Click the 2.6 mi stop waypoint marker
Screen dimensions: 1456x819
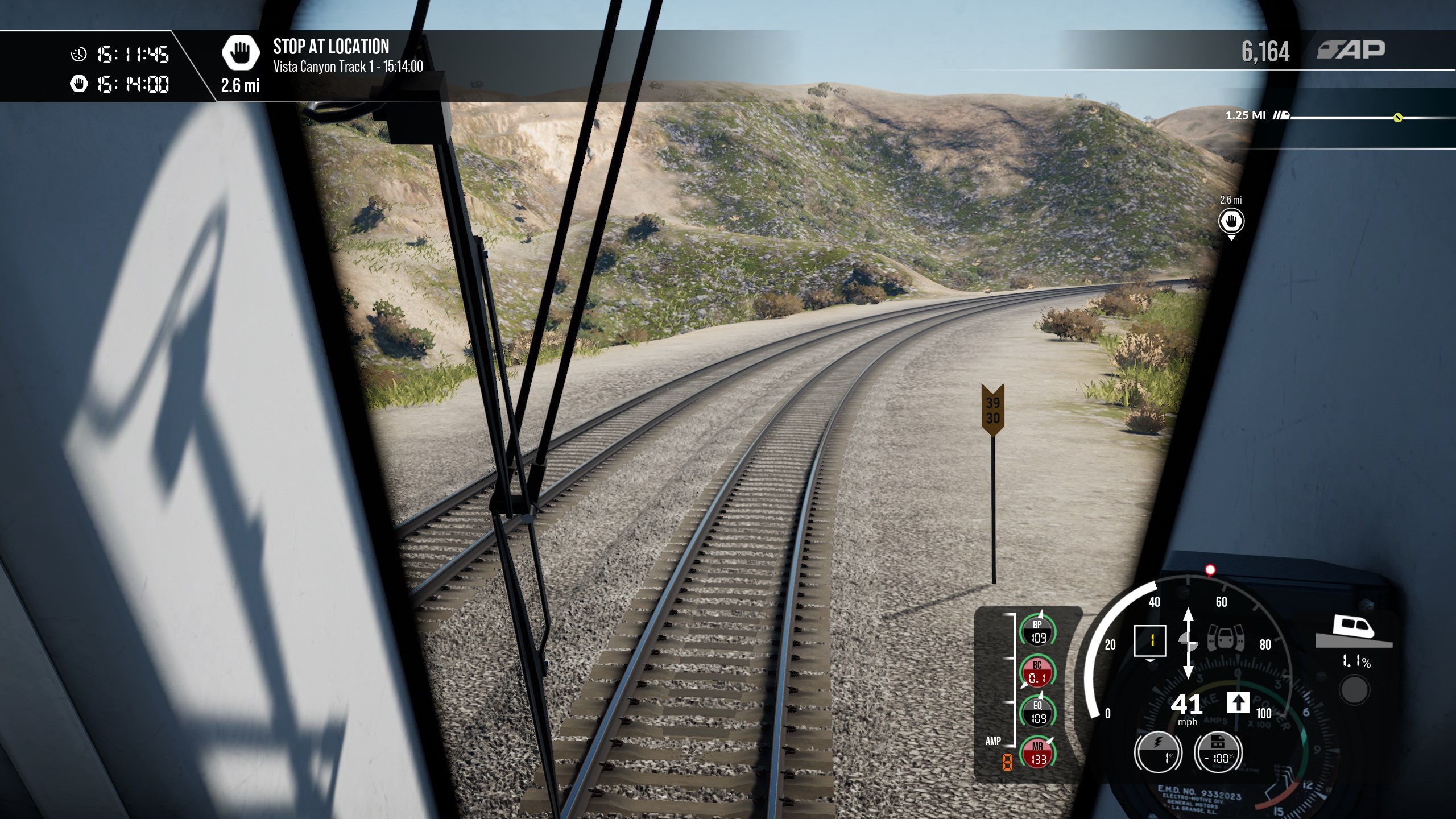click(x=1231, y=221)
